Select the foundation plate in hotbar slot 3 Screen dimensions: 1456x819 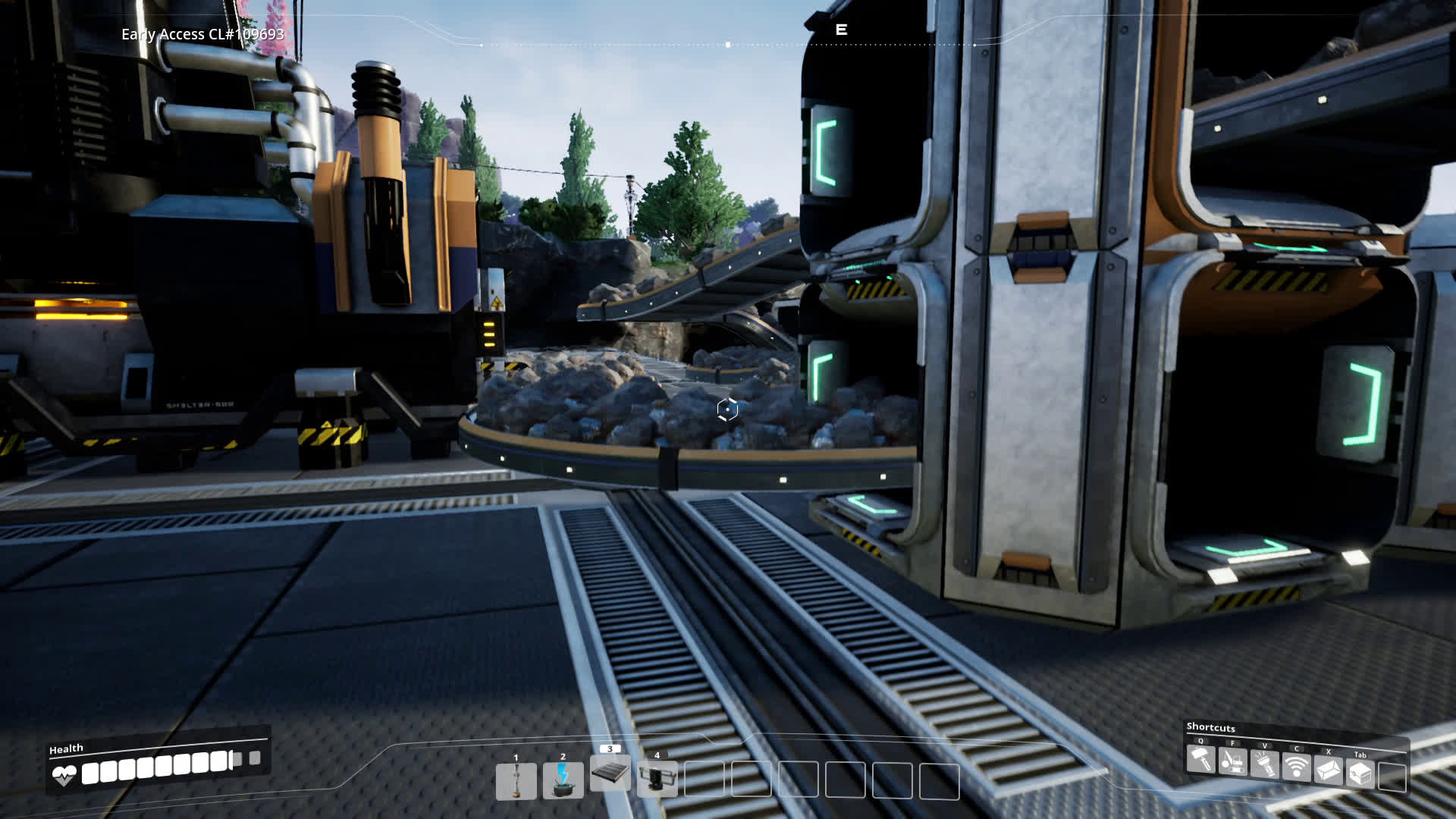point(610,773)
